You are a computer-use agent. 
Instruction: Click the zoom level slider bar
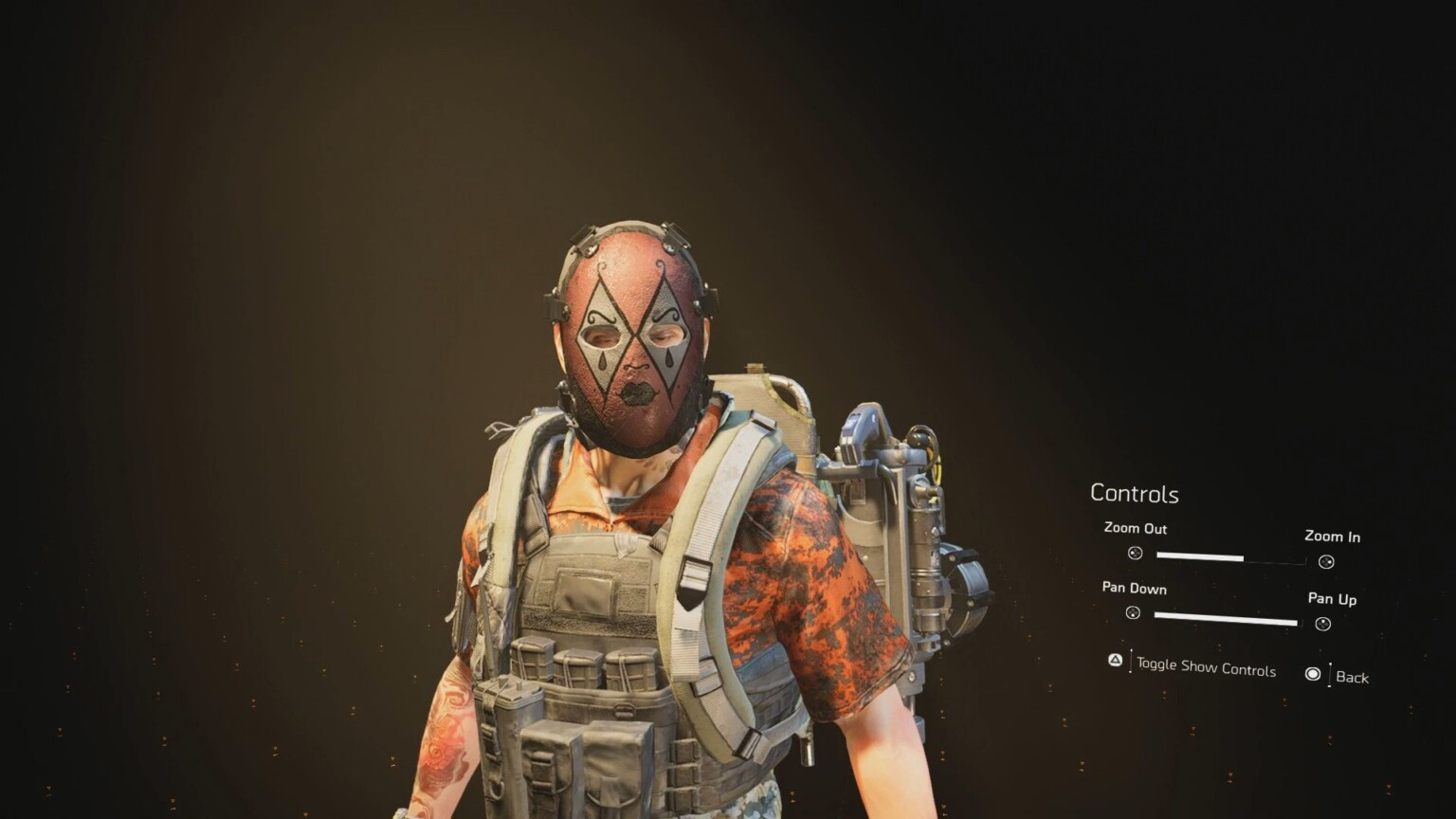click(x=1229, y=558)
